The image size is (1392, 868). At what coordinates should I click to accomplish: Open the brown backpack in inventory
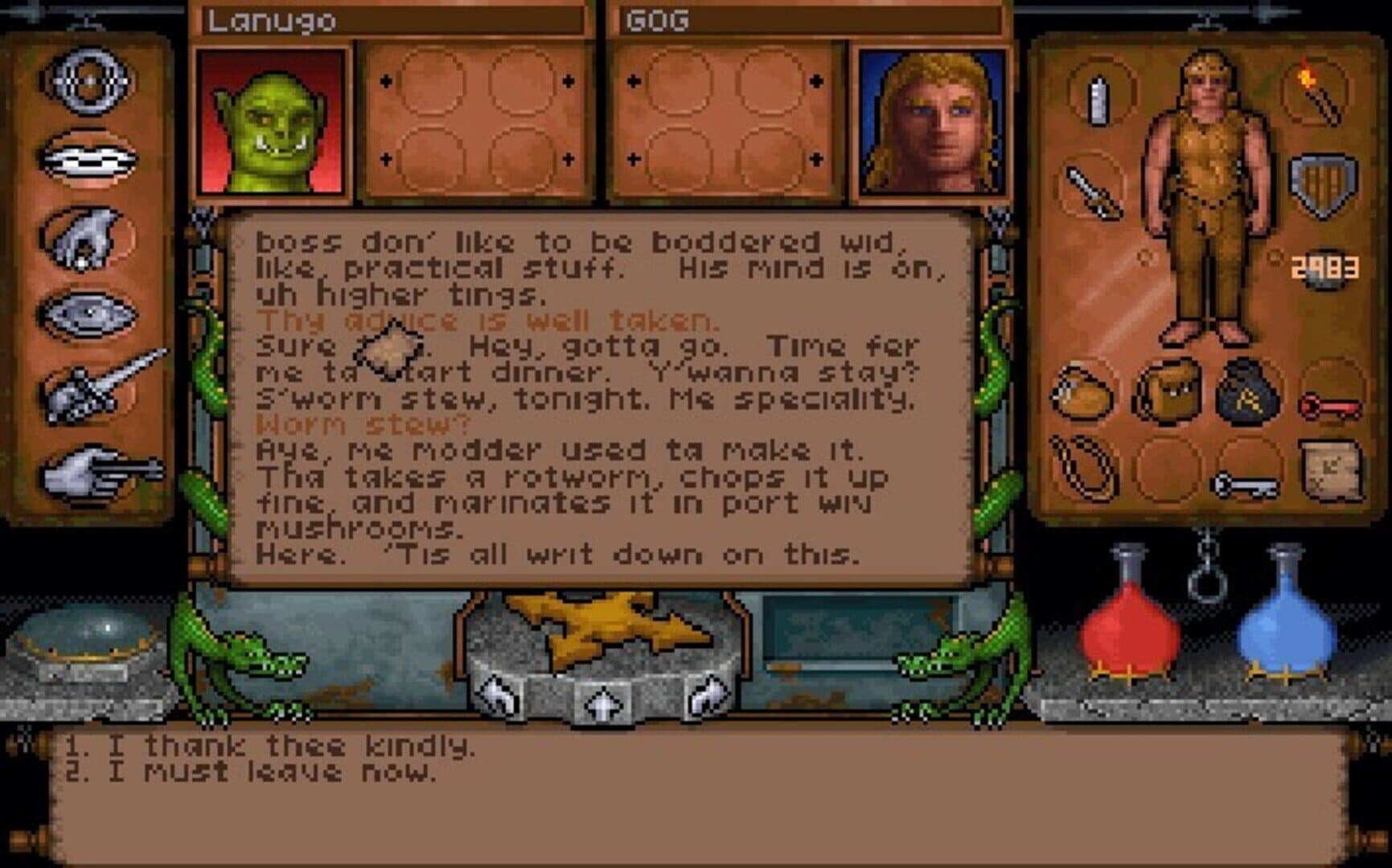[x=1168, y=391]
